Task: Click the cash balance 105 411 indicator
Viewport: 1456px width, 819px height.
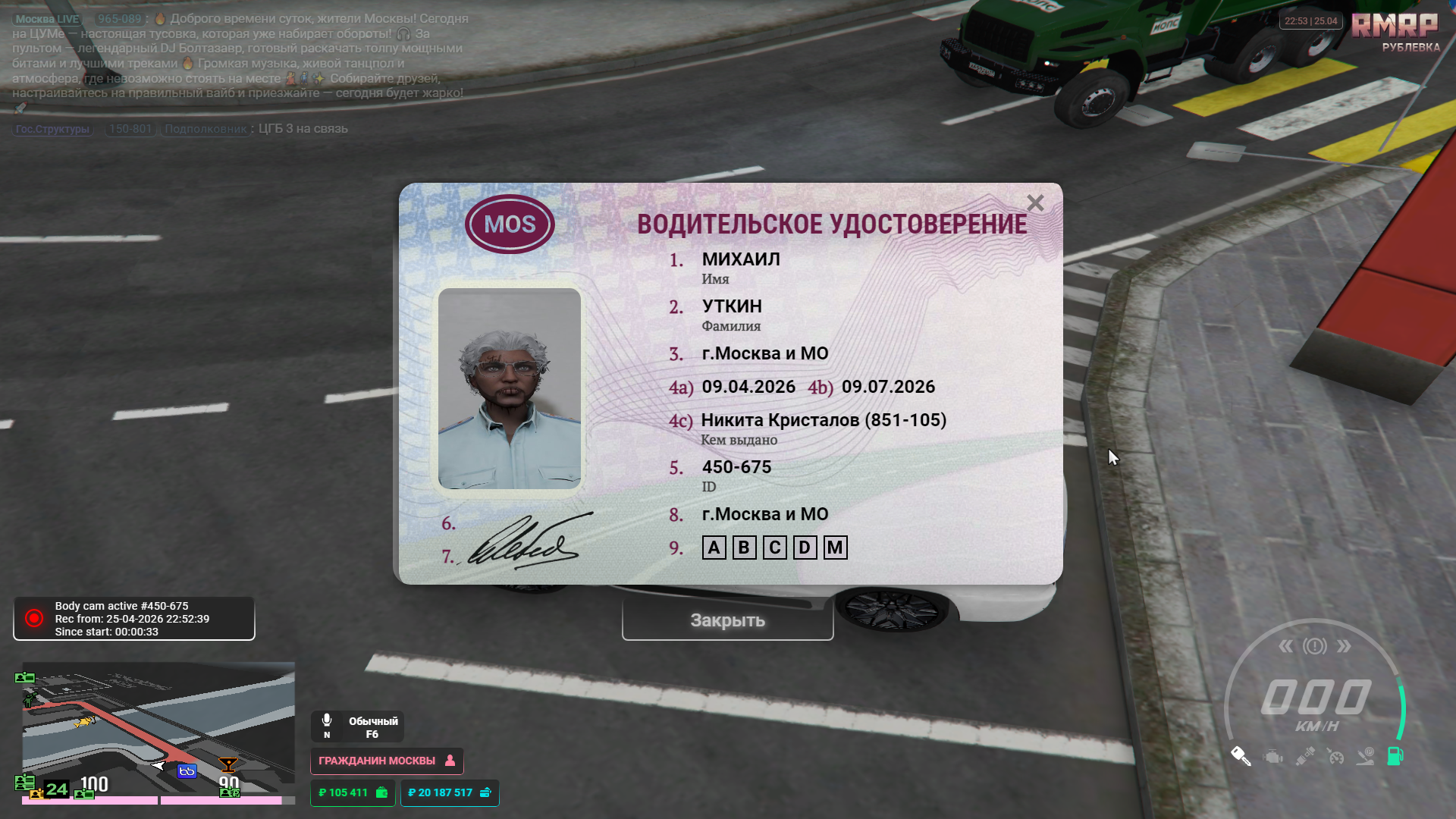Action: pyautogui.click(x=353, y=793)
